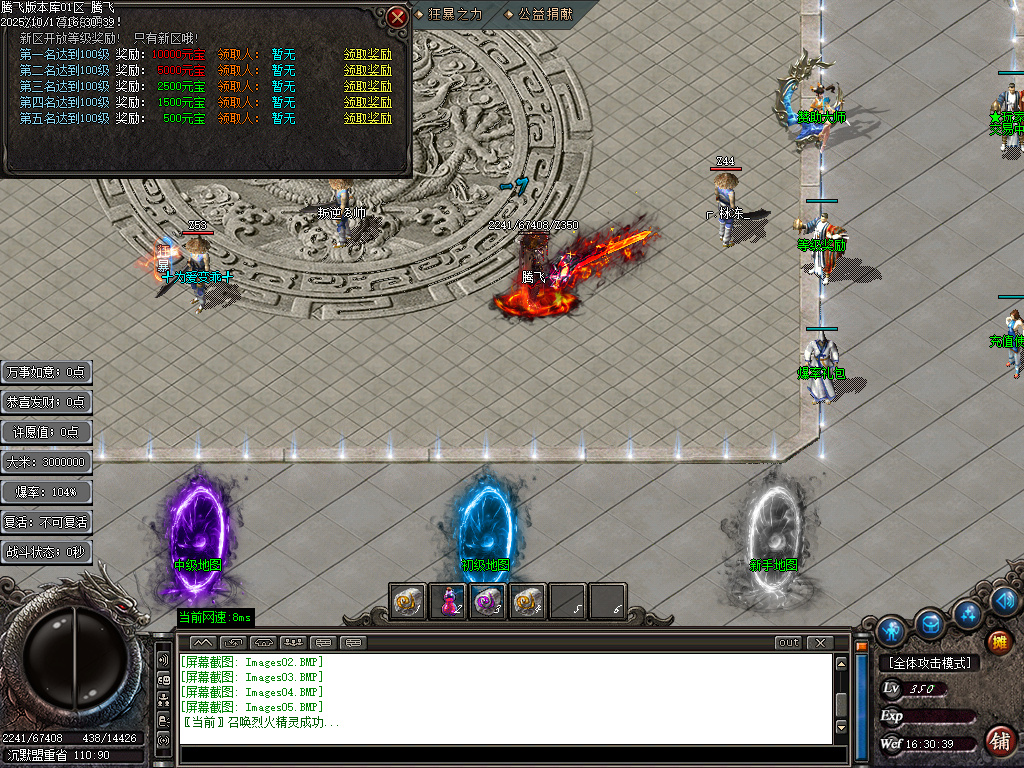Toggle the sound speaker icon
Viewport: 1024px width, 768px height.
tap(1006, 601)
